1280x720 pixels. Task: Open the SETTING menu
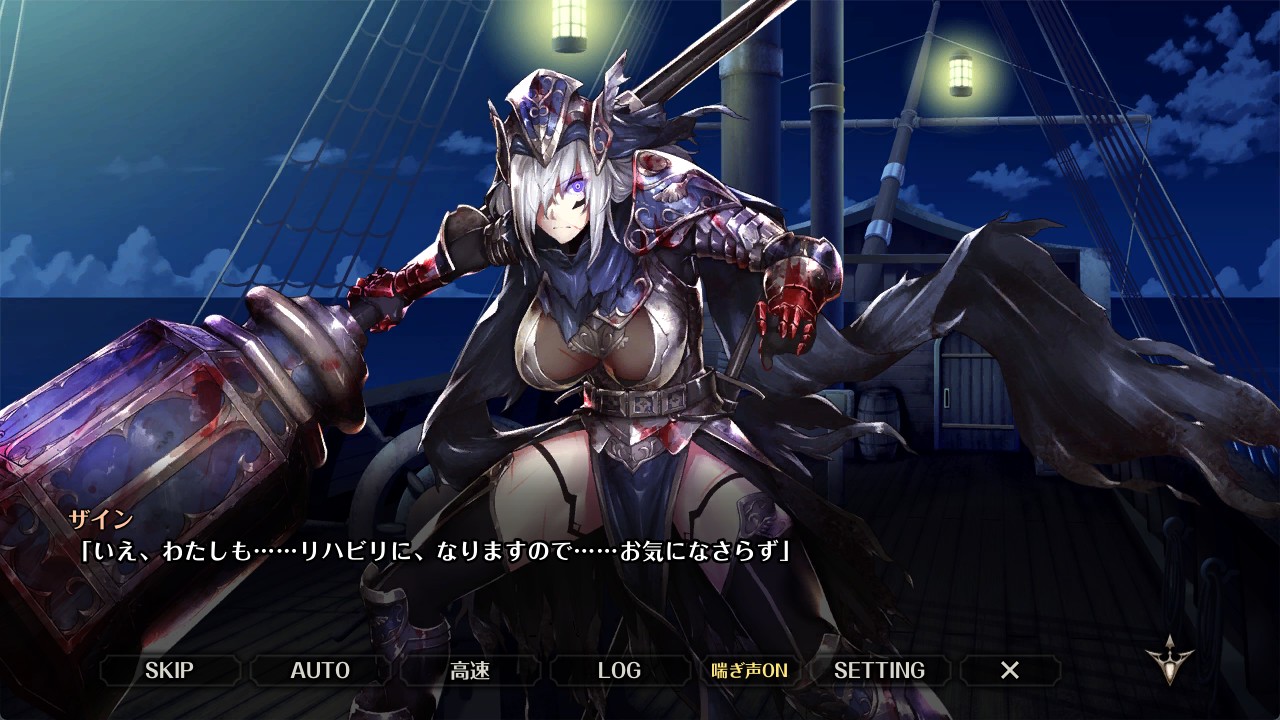(x=879, y=670)
